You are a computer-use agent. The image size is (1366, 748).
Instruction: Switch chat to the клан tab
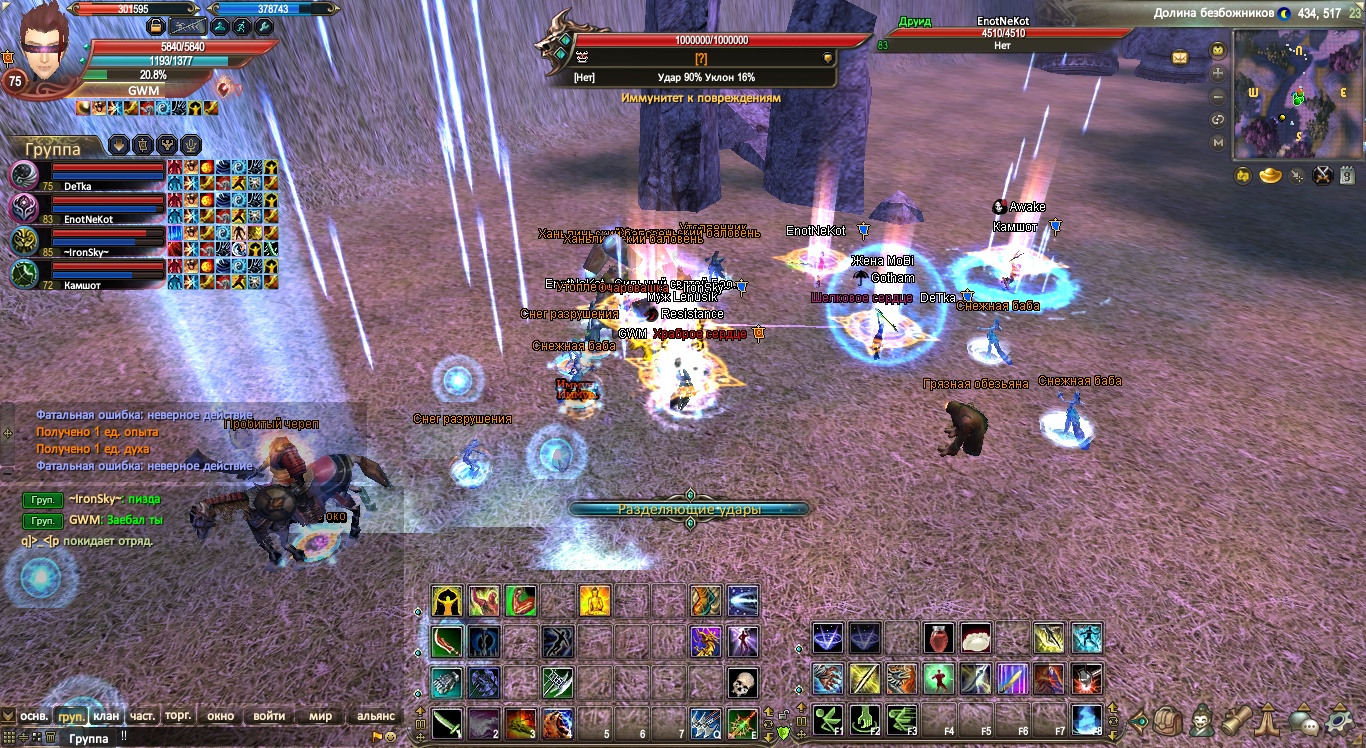105,716
